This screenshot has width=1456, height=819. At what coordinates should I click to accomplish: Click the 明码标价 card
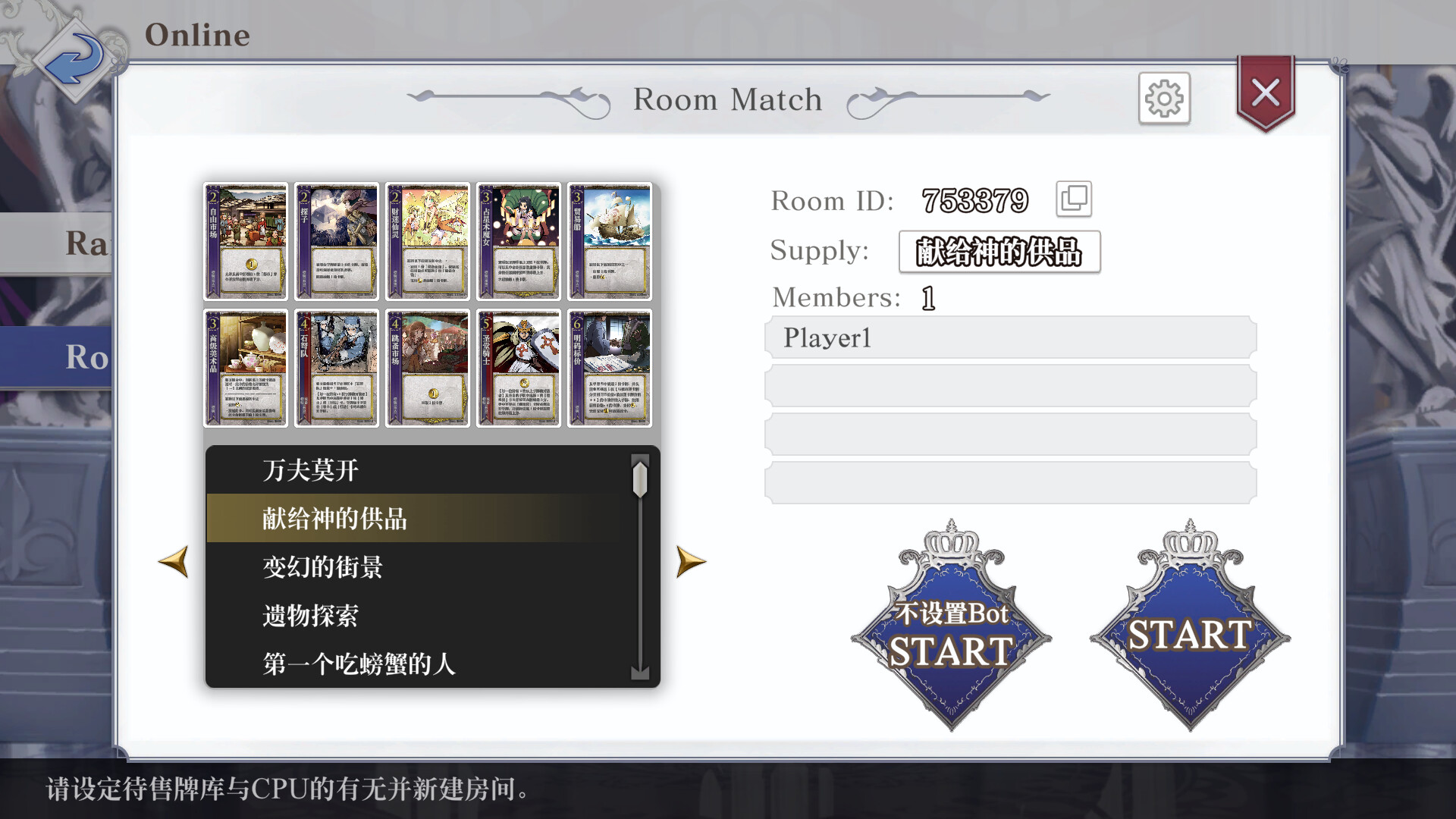(x=609, y=368)
